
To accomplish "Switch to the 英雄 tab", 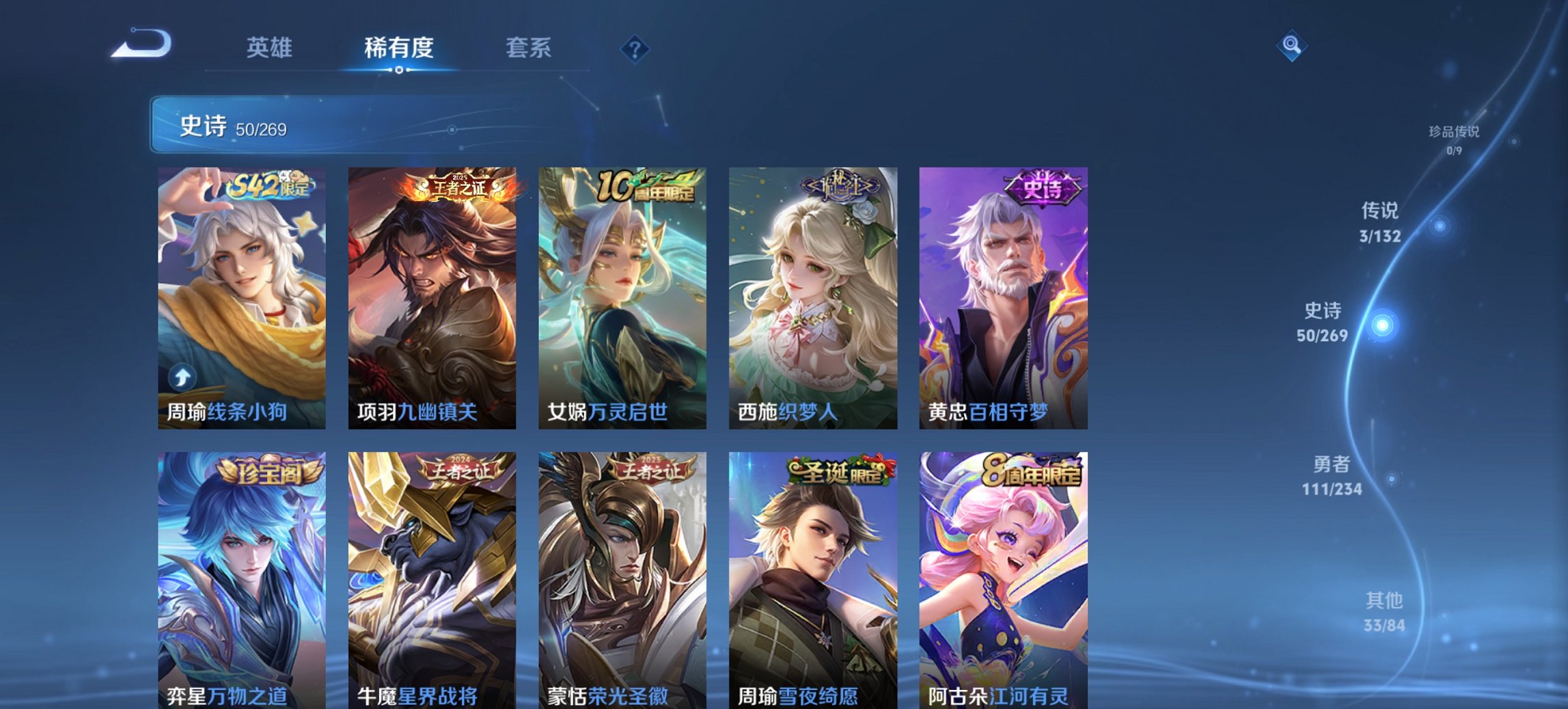I will click(x=271, y=49).
